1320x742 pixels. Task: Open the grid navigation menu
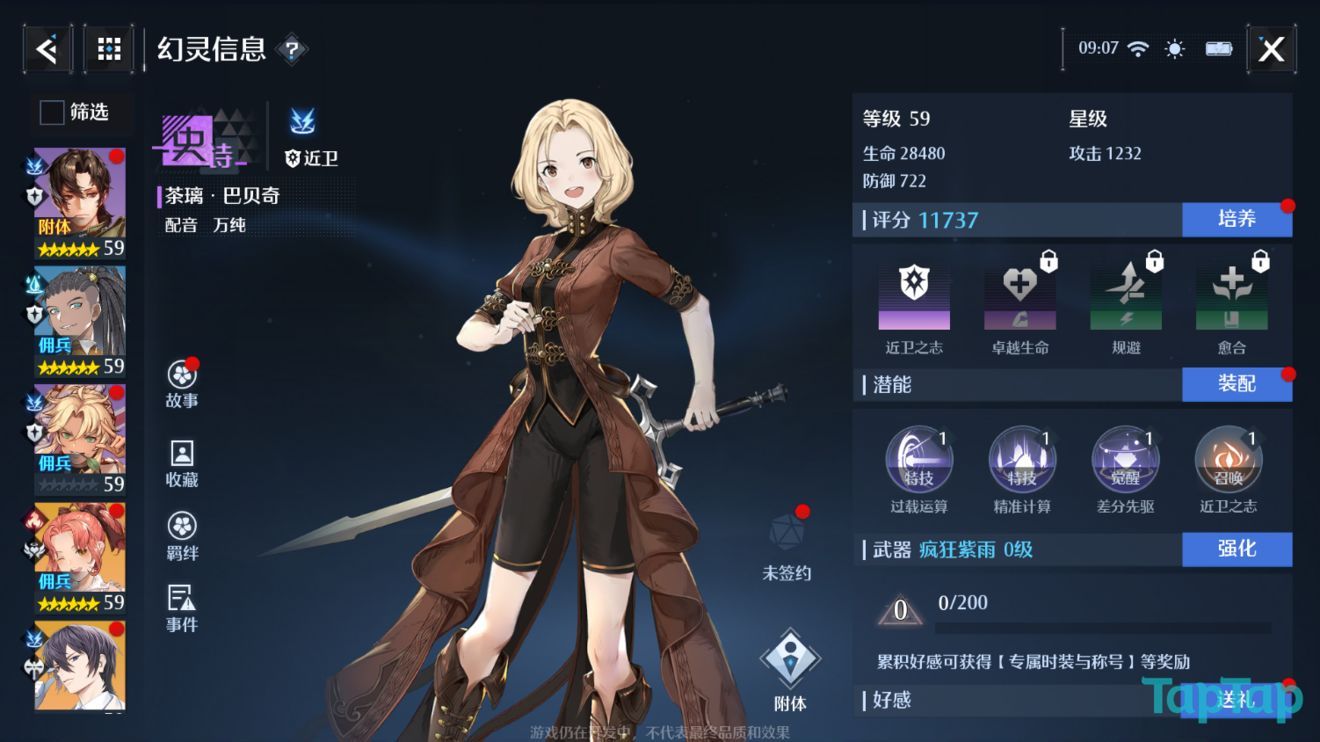click(107, 47)
